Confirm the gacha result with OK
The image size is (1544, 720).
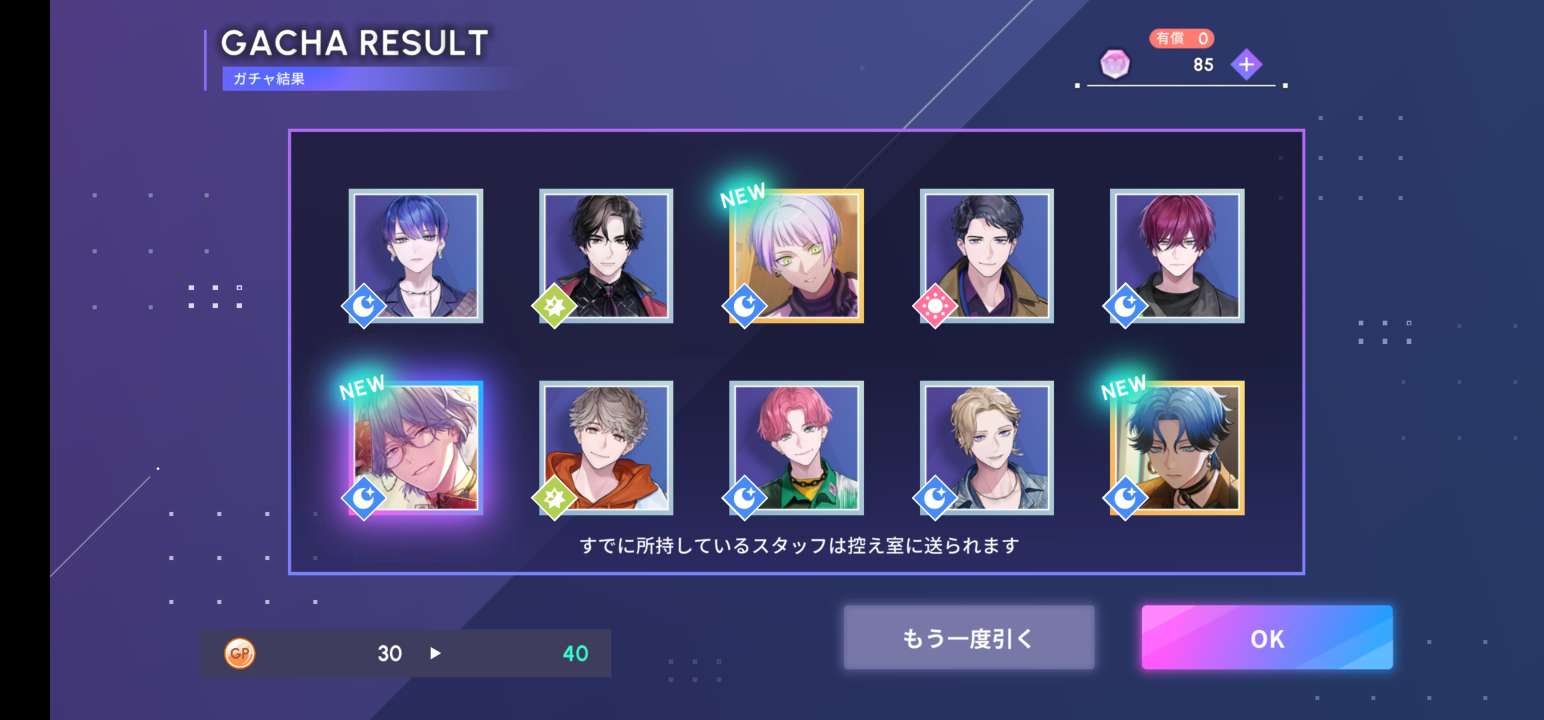click(1267, 638)
